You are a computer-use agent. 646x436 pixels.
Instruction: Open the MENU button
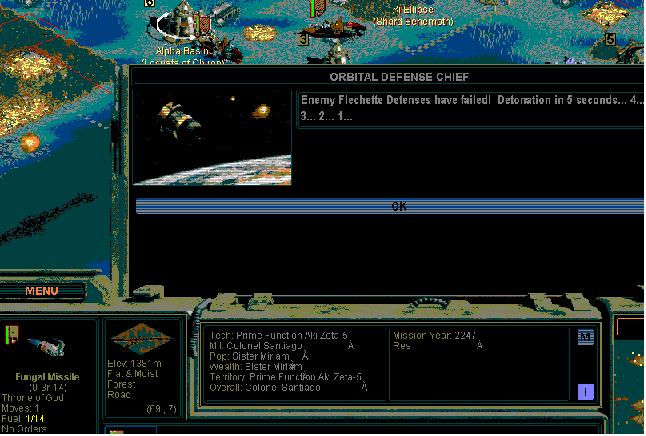click(42, 291)
